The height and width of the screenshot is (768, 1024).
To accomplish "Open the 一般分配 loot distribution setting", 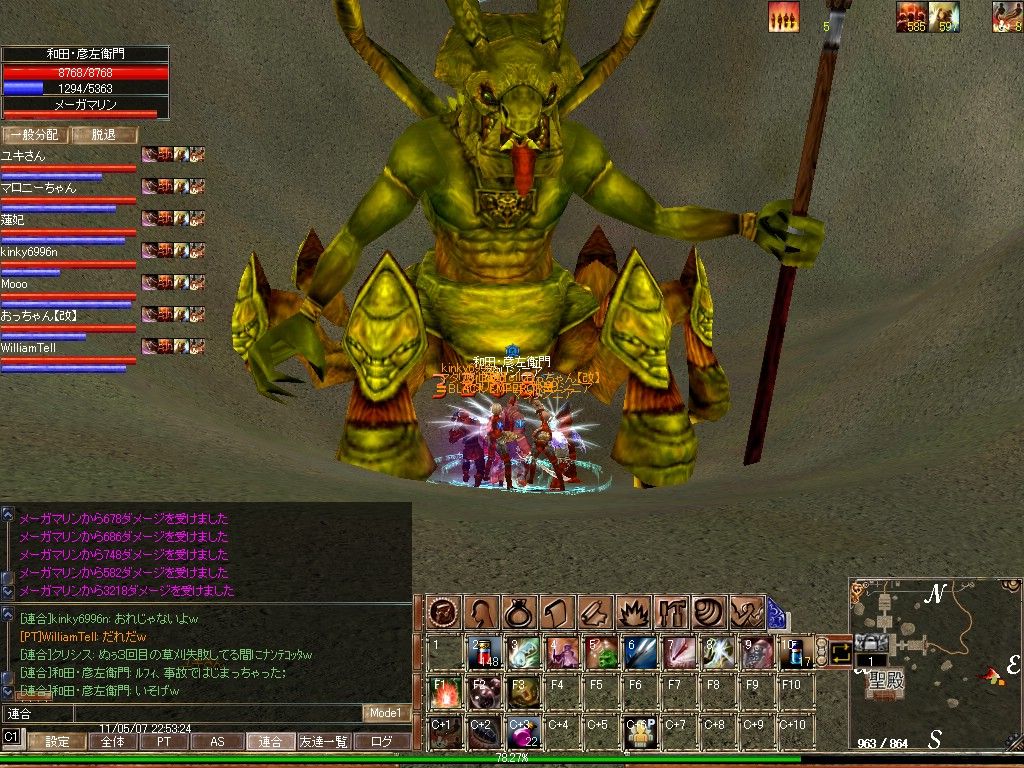I will coord(34,135).
